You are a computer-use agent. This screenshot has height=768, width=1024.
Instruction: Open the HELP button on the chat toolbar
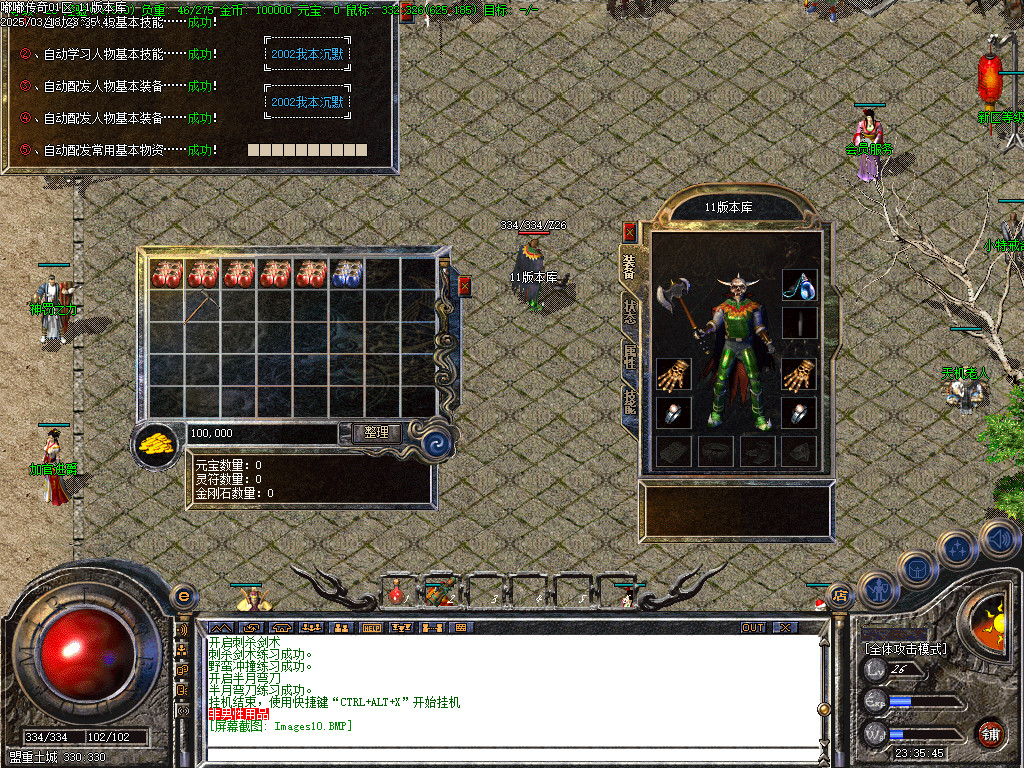(372, 627)
